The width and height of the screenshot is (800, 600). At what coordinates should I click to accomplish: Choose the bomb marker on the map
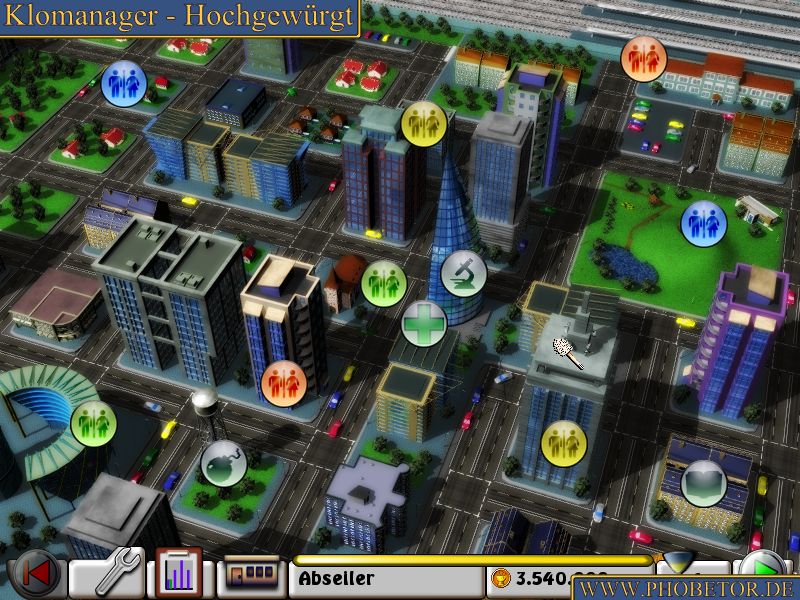[x=221, y=464]
